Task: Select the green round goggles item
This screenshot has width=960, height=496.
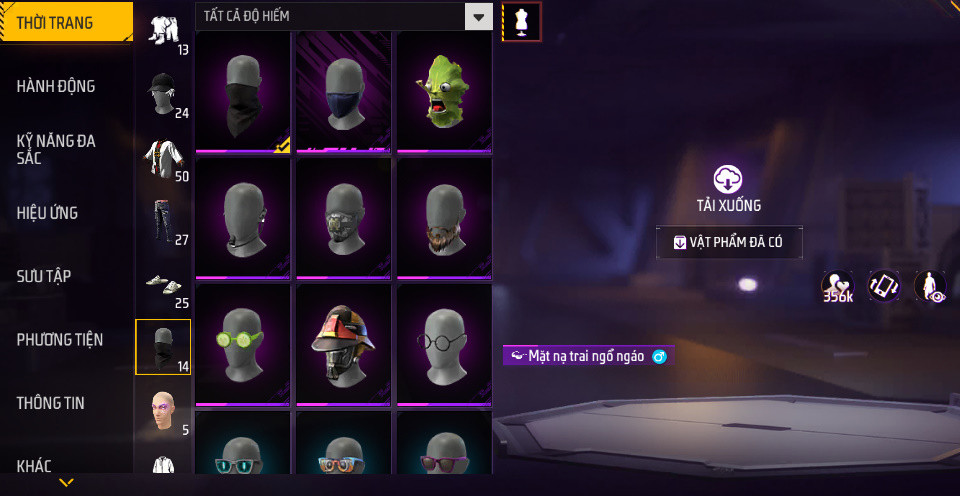Action: (x=243, y=344)
